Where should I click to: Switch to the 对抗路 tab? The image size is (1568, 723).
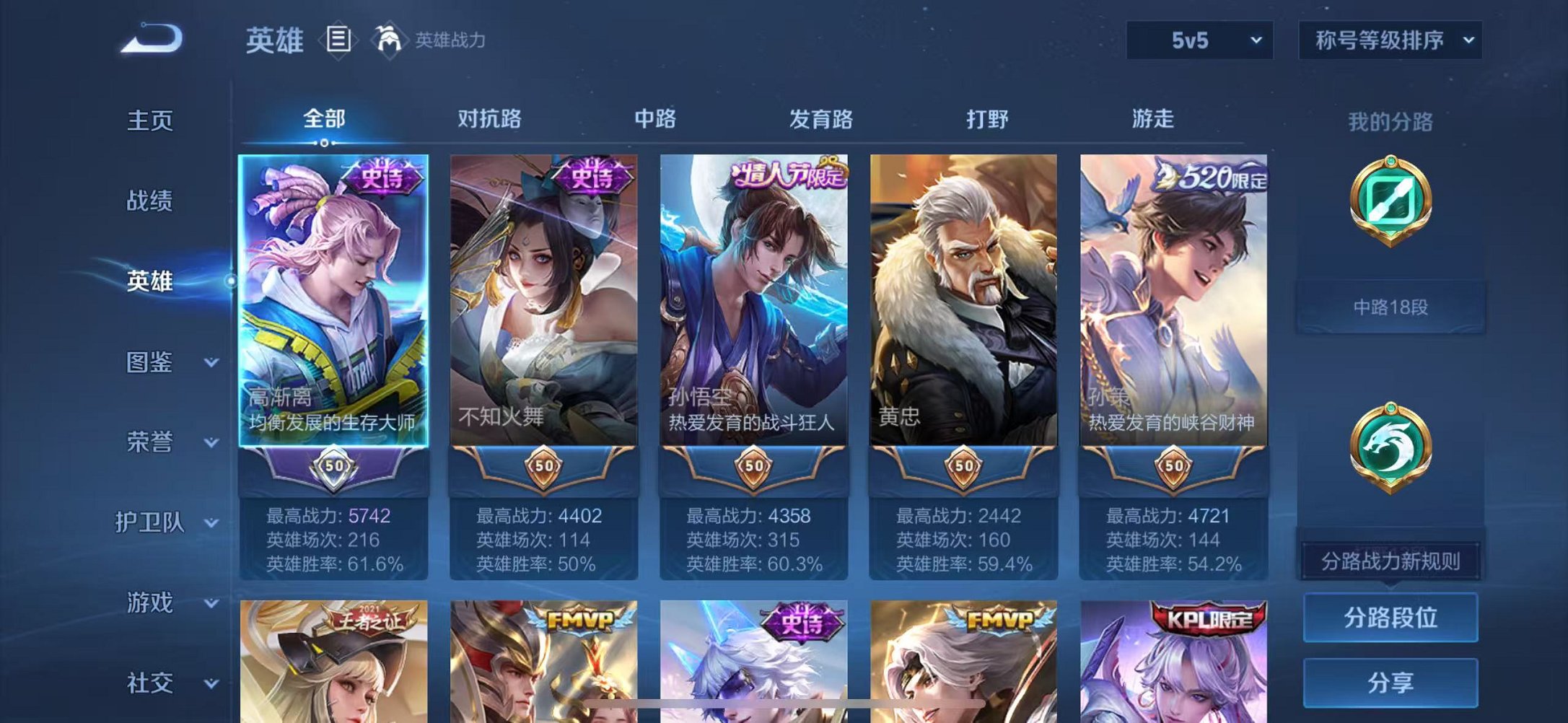[x=491, y=119]
